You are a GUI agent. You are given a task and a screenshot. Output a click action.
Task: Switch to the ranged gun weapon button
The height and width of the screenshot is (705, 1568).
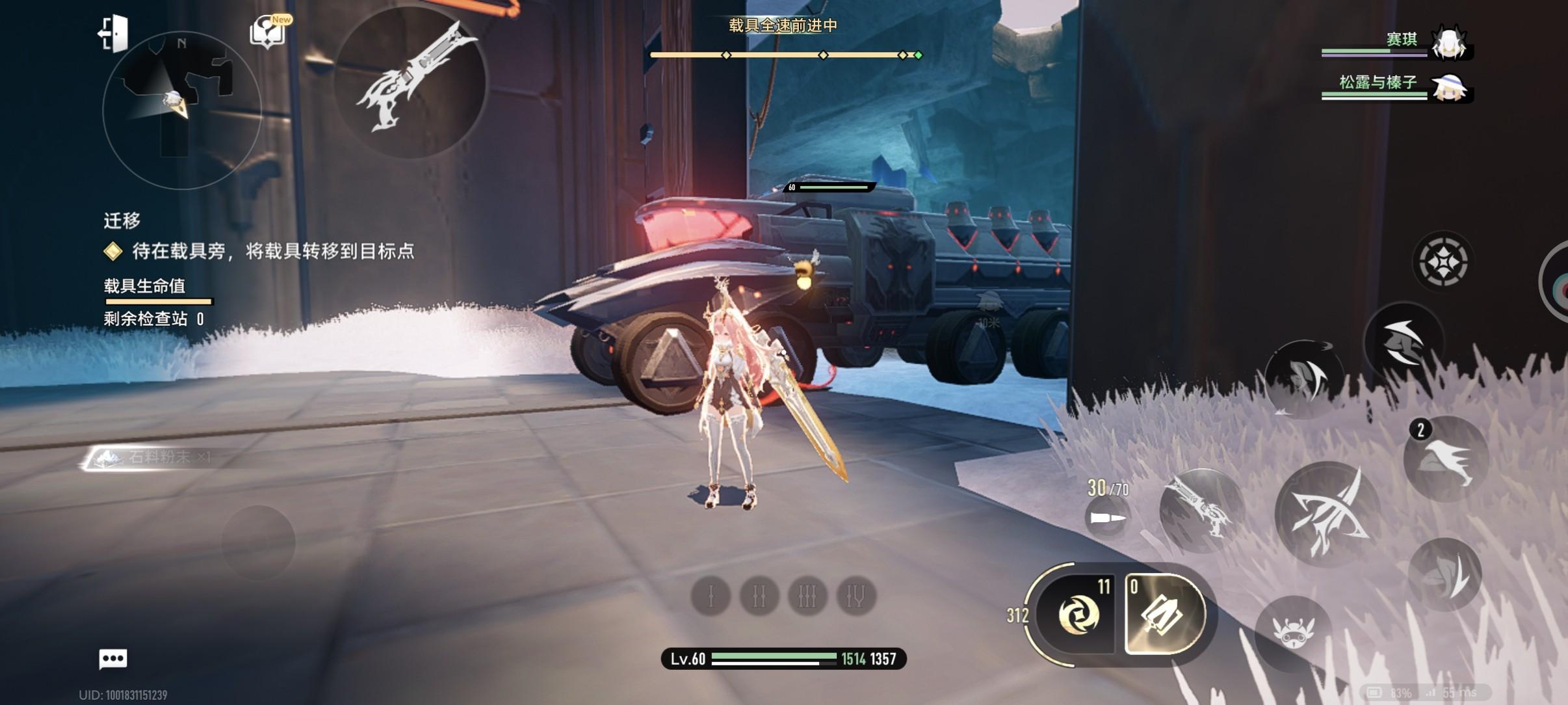1200,511
